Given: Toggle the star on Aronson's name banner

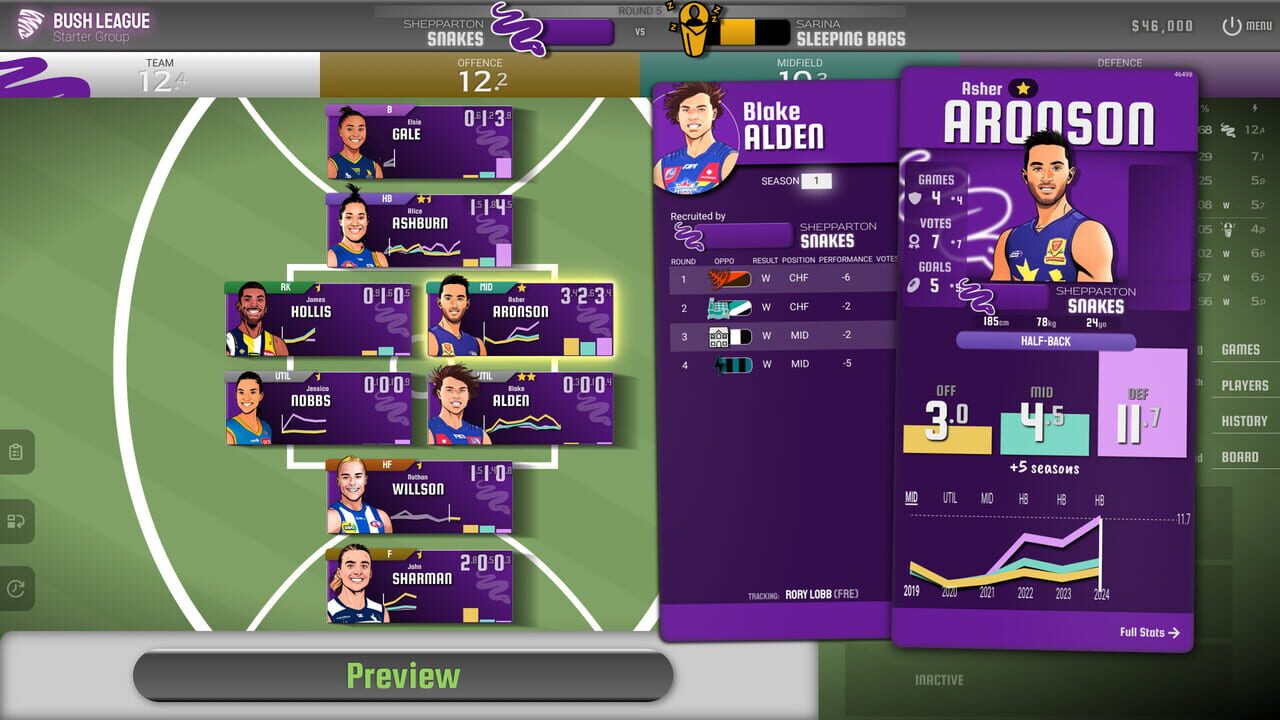Looking at the screenshot, I should coord(1021,89).
